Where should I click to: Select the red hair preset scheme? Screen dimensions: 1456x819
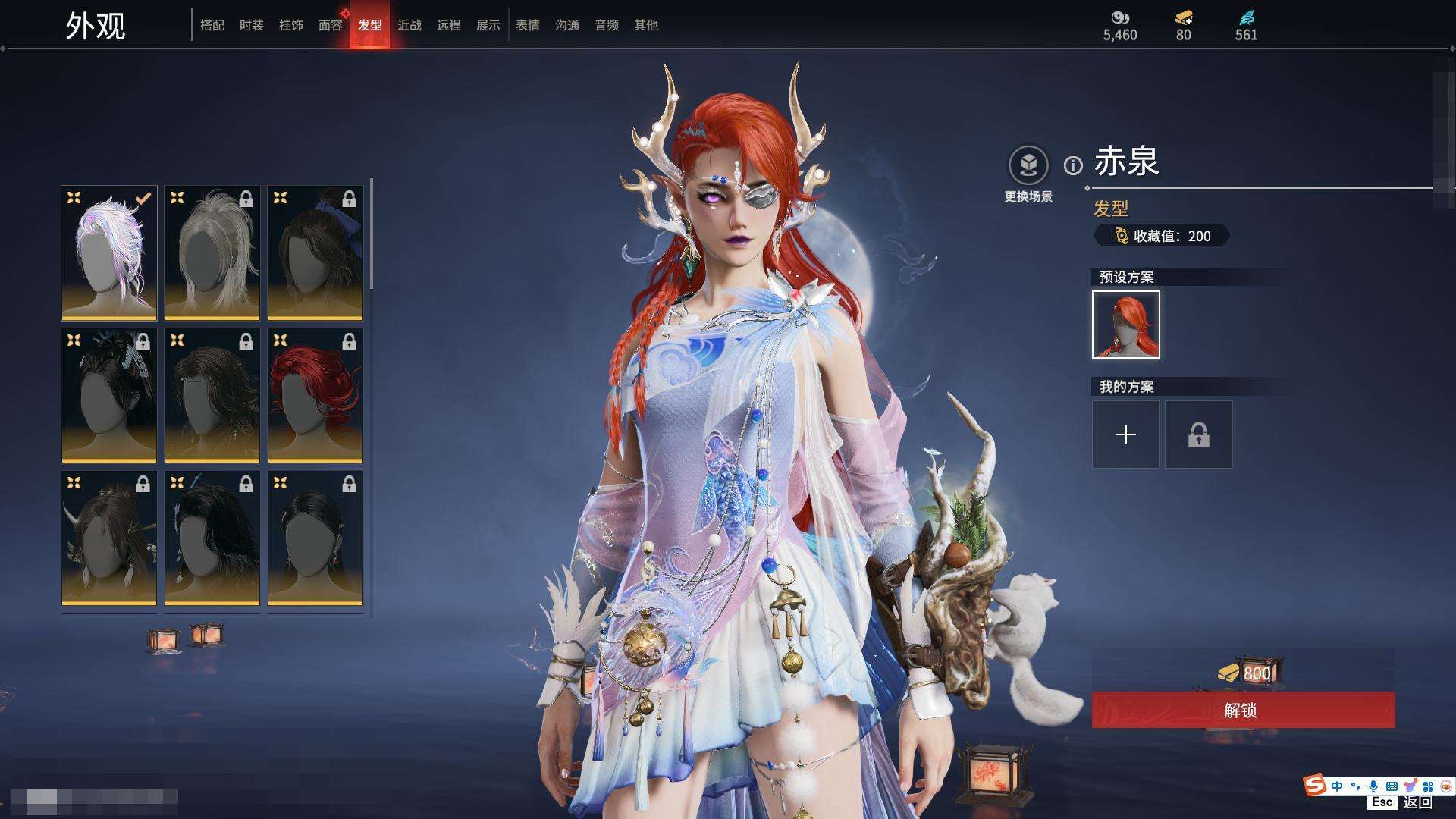tap(1126, 325)
